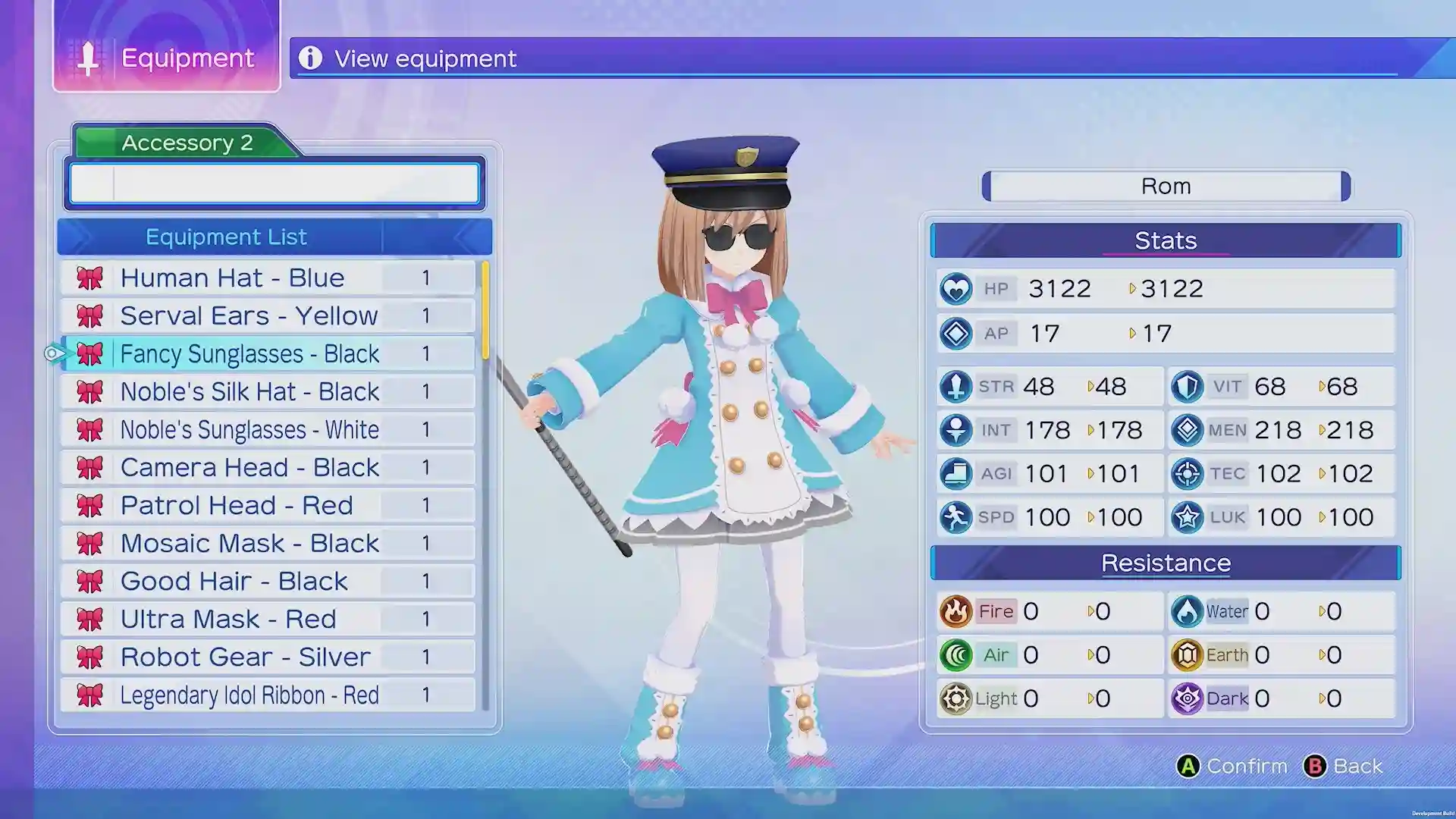Switch to the Stats tab

point(1166,240)
